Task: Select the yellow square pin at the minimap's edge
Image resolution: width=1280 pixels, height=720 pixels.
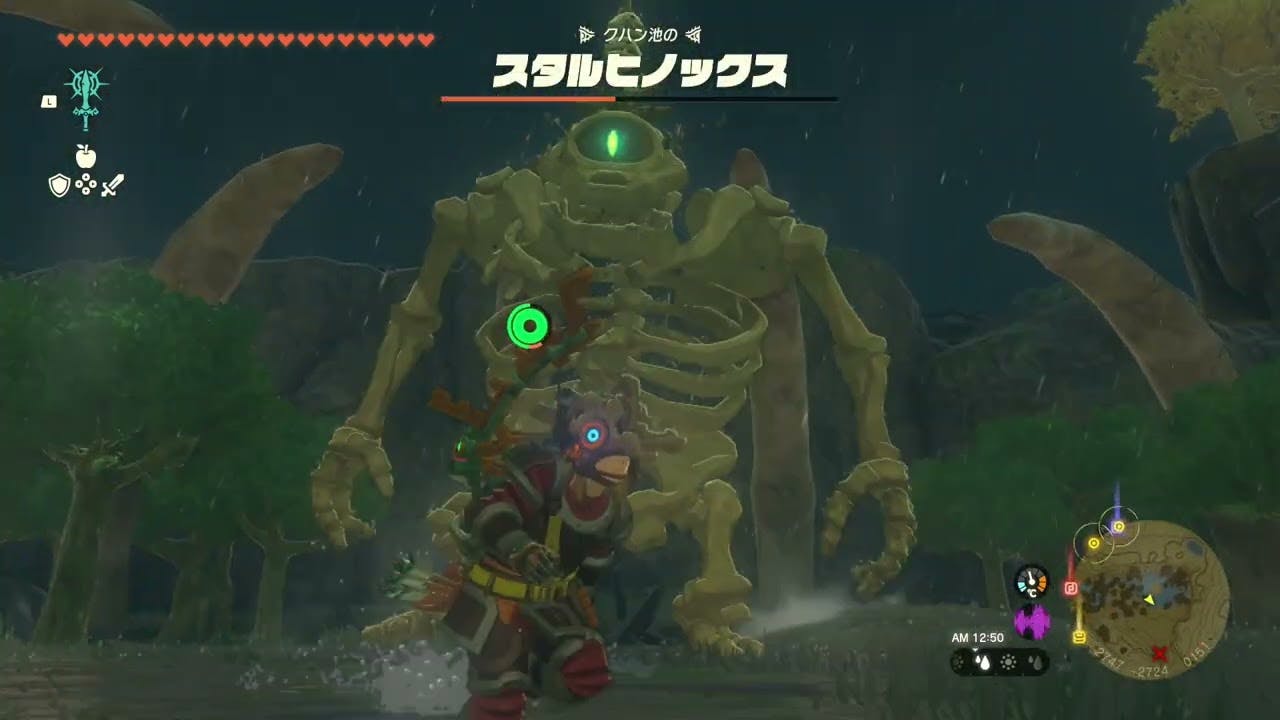Action: pyautogui.click(x=1080, y=637)
